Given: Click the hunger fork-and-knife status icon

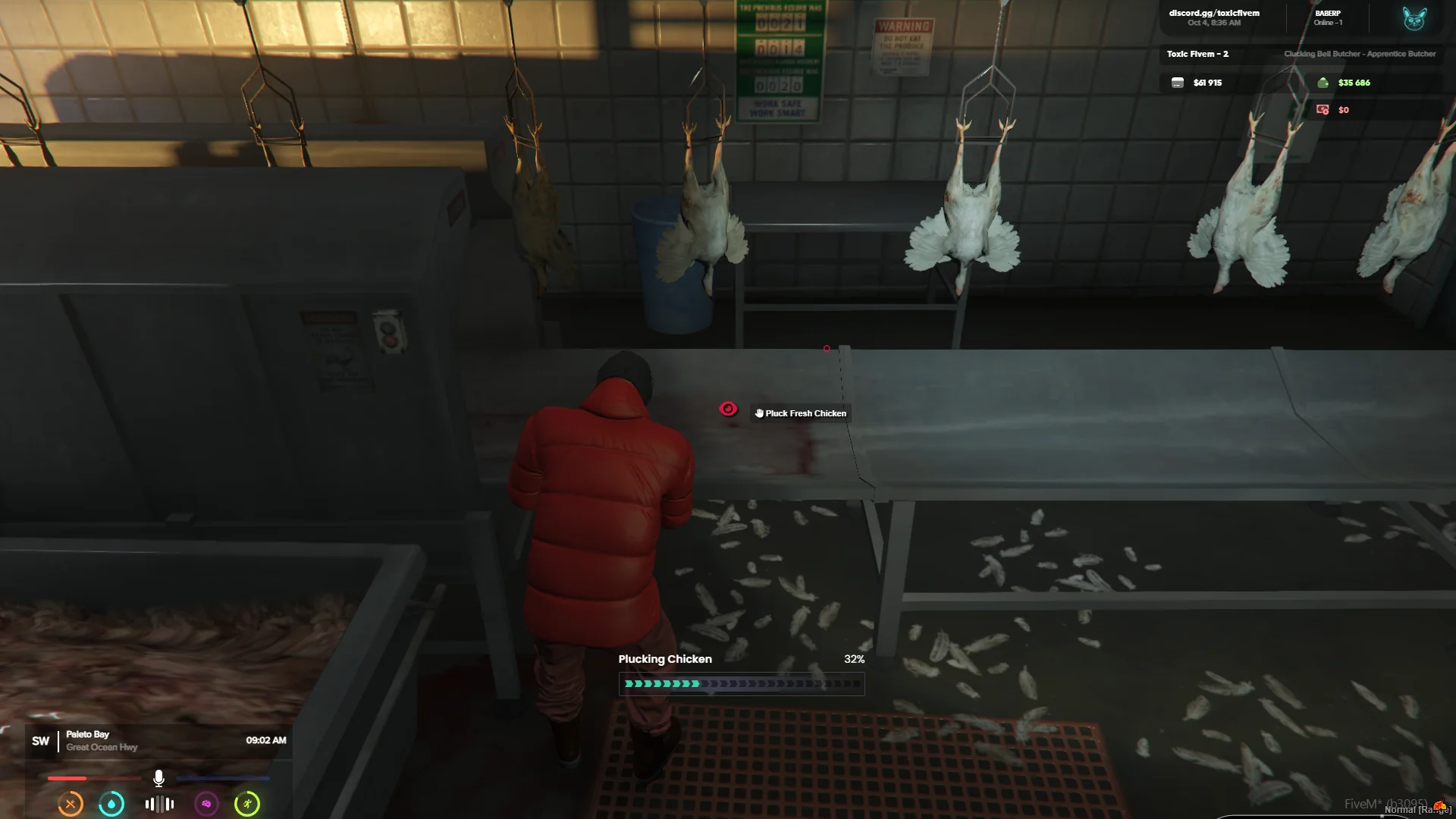Looking at the screenshot, I should pos(71,804).
